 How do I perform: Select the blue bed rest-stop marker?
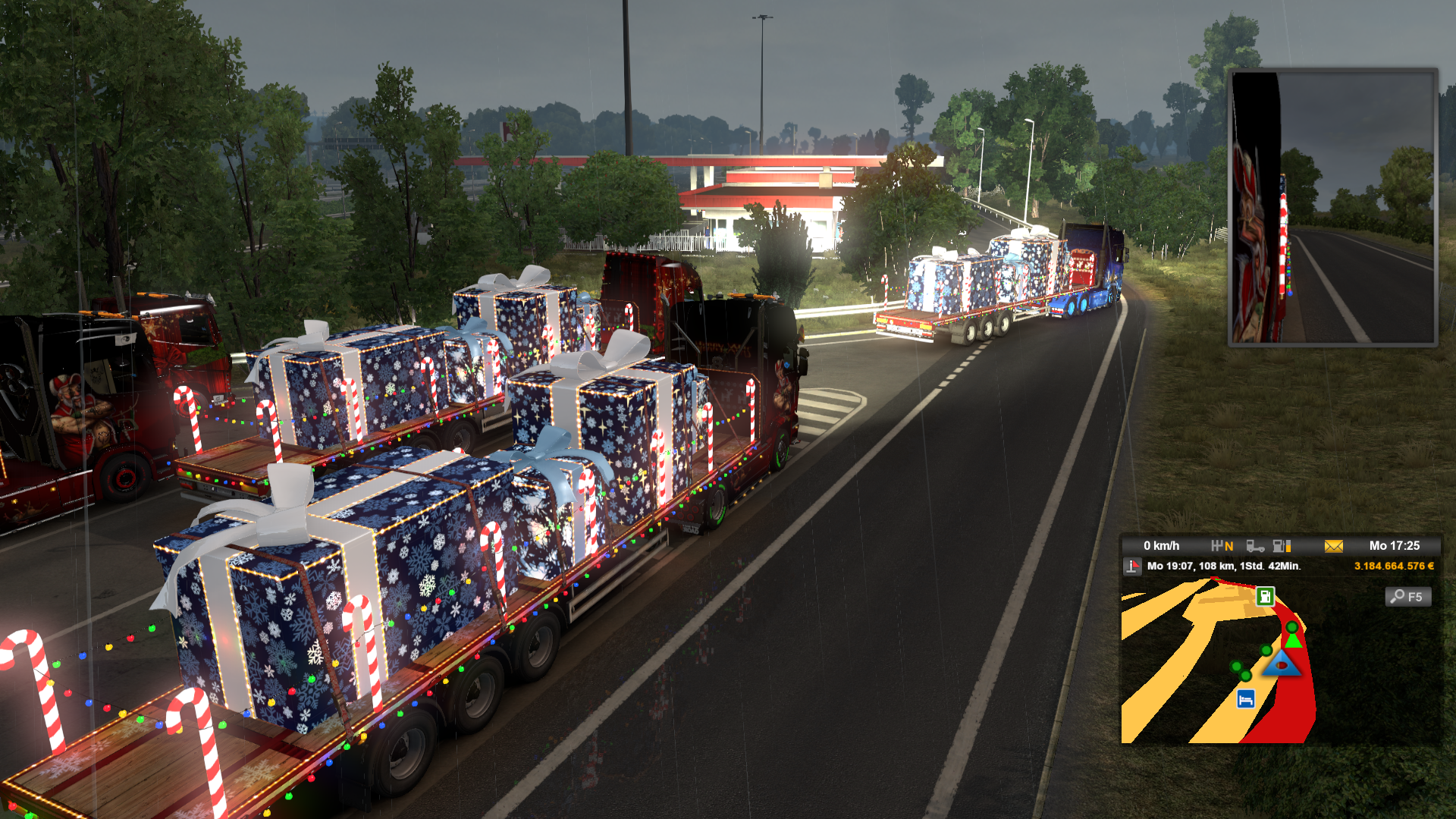pyautogui.click(x=1245, y=699)
